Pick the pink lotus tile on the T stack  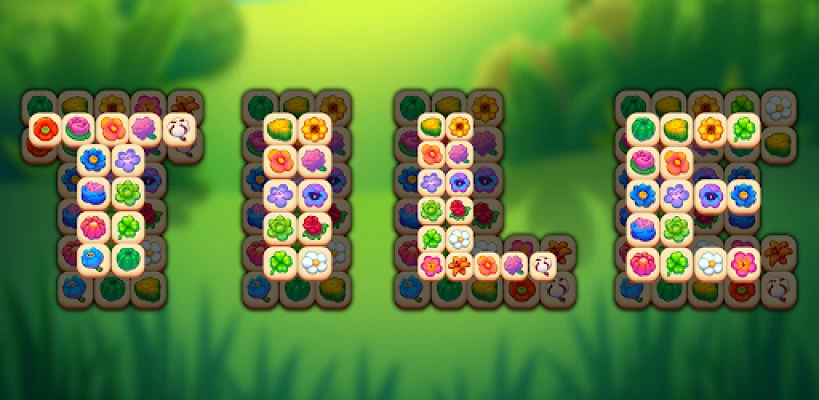(x=93, y=226)
